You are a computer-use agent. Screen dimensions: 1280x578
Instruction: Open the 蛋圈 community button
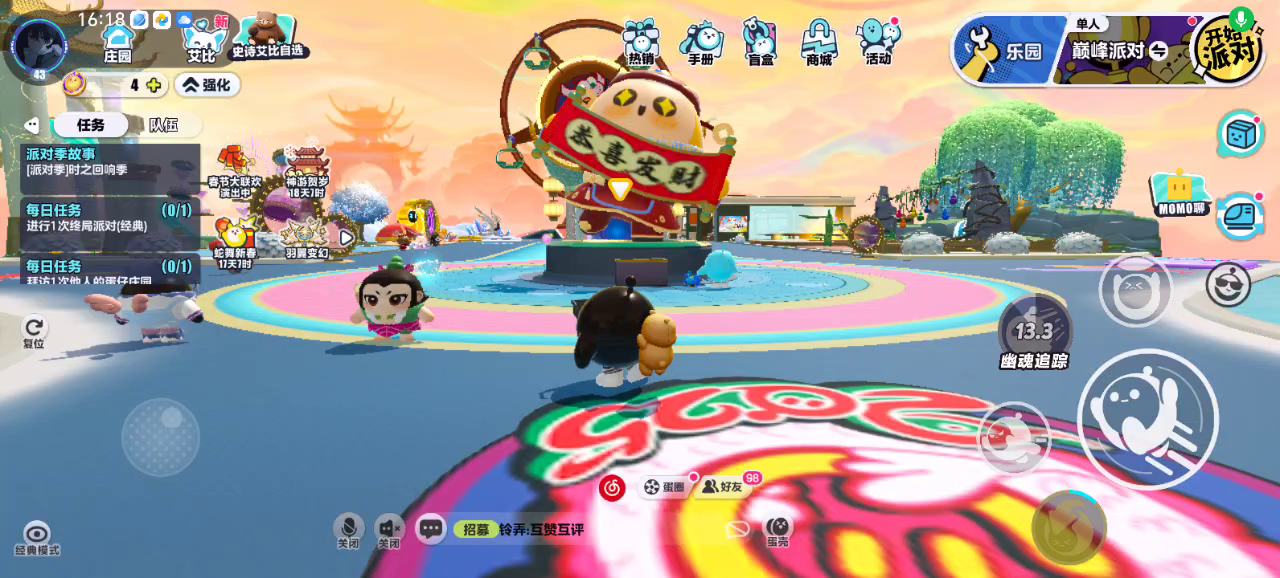pyautogui.click(x=664, y=487)
